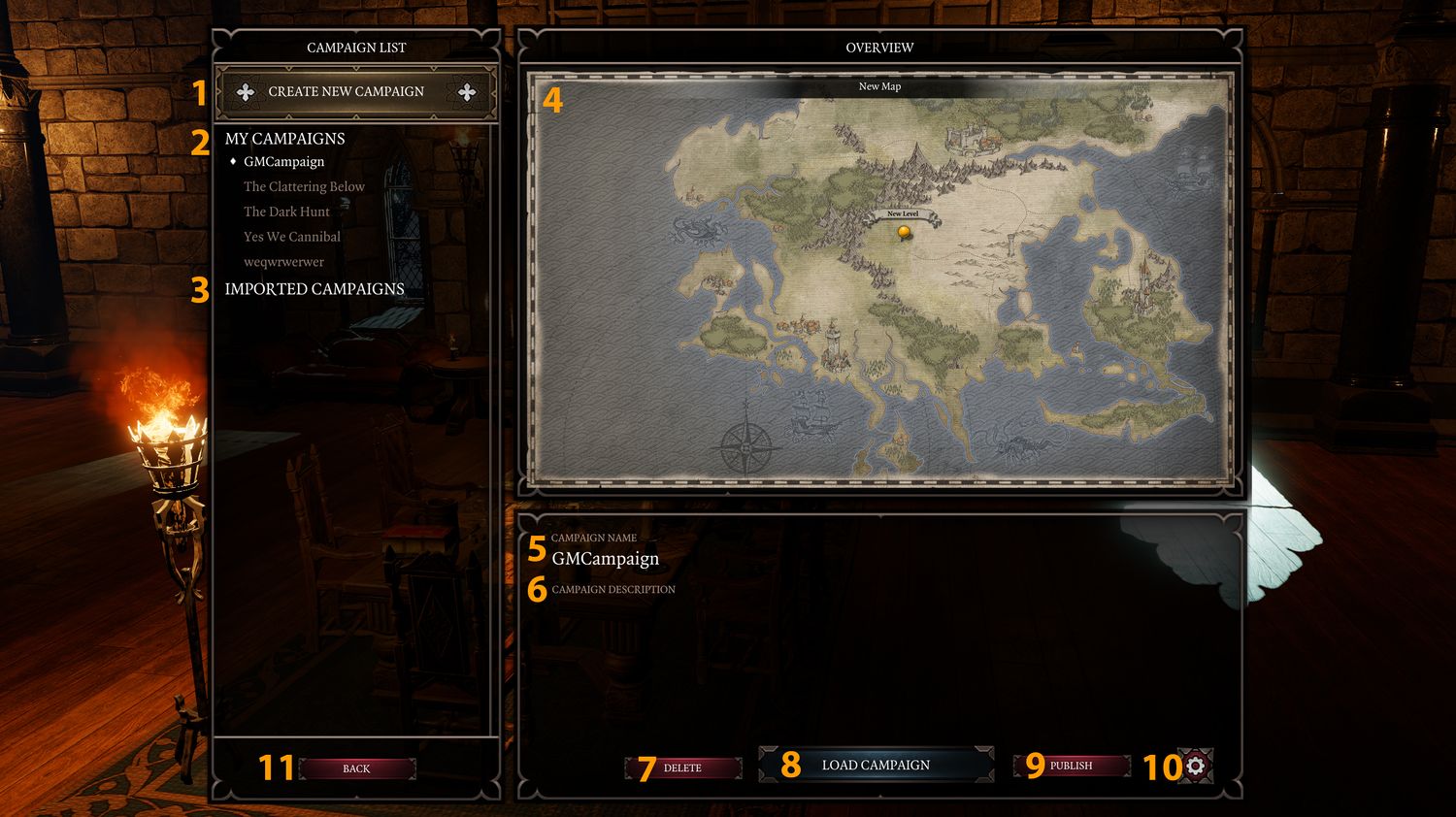Select the weqwrwerwer campaign entry
The image size is (1456, 817).
(283, 262)
